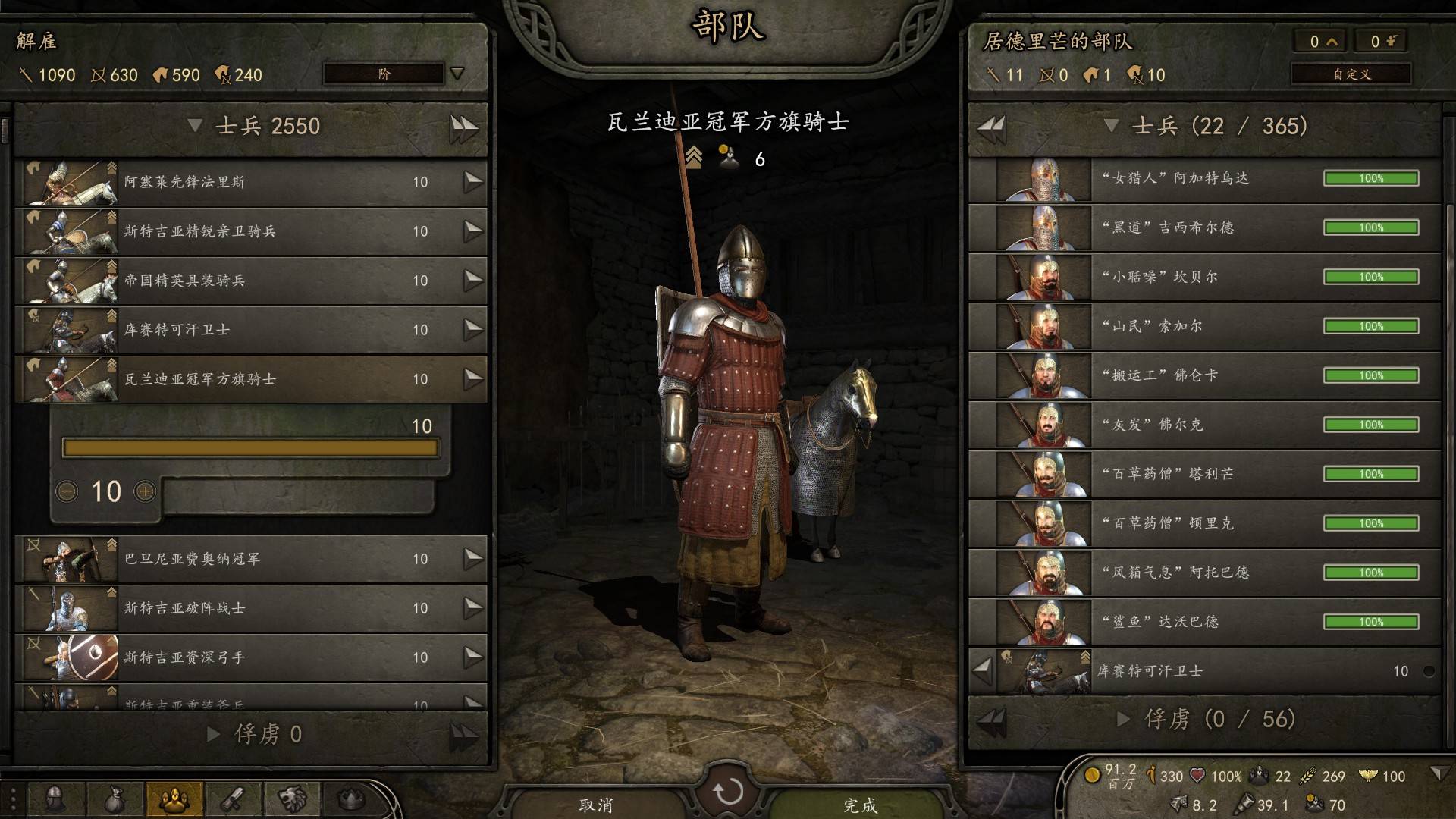Transfer 帝国精英具装骑兵 with its arrow button
Screen dimensions: 1456x819
point(473,280)
